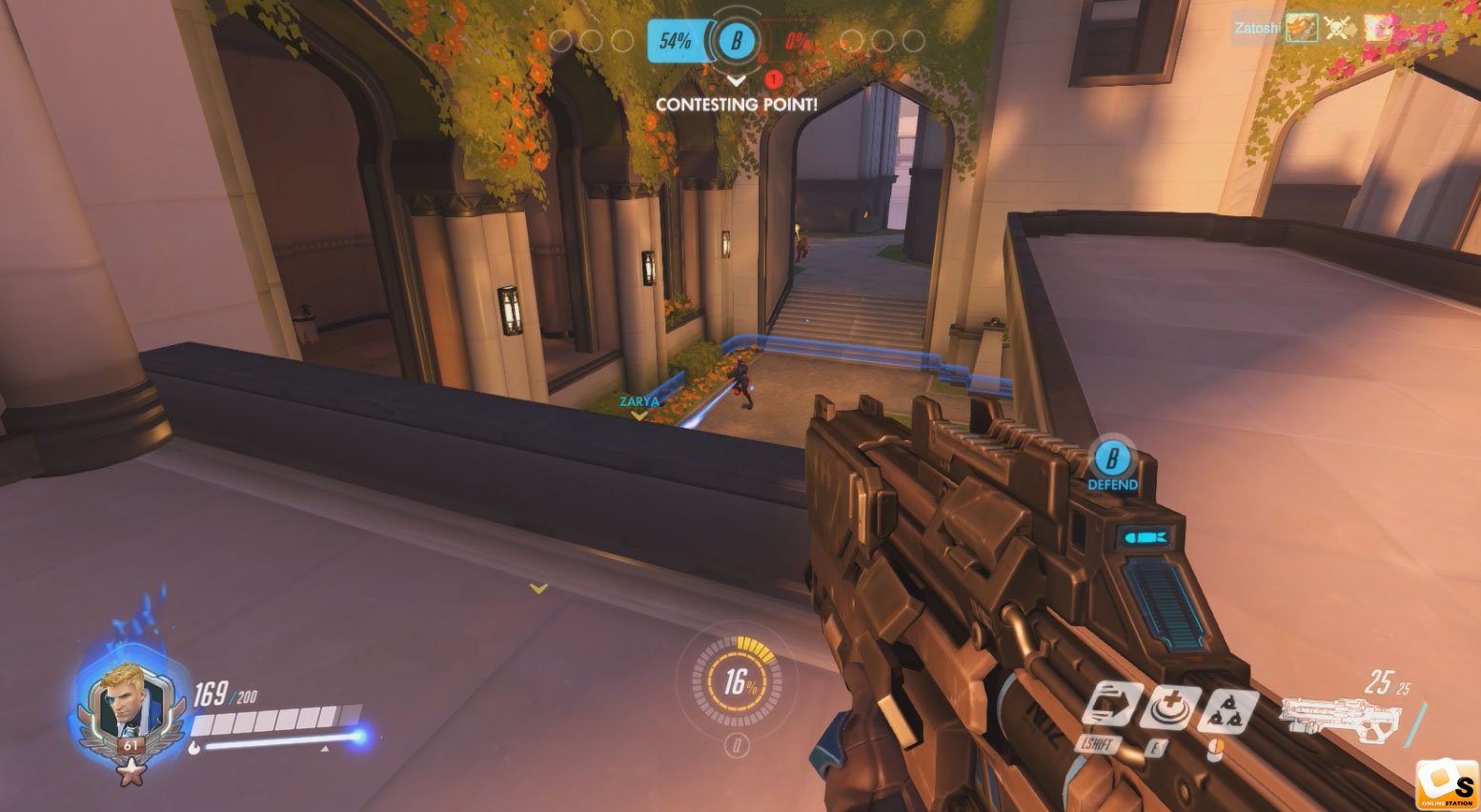Use the Biotic Field ability icon
This screenshot has width=1481, height=812.
pos(1169,707)
